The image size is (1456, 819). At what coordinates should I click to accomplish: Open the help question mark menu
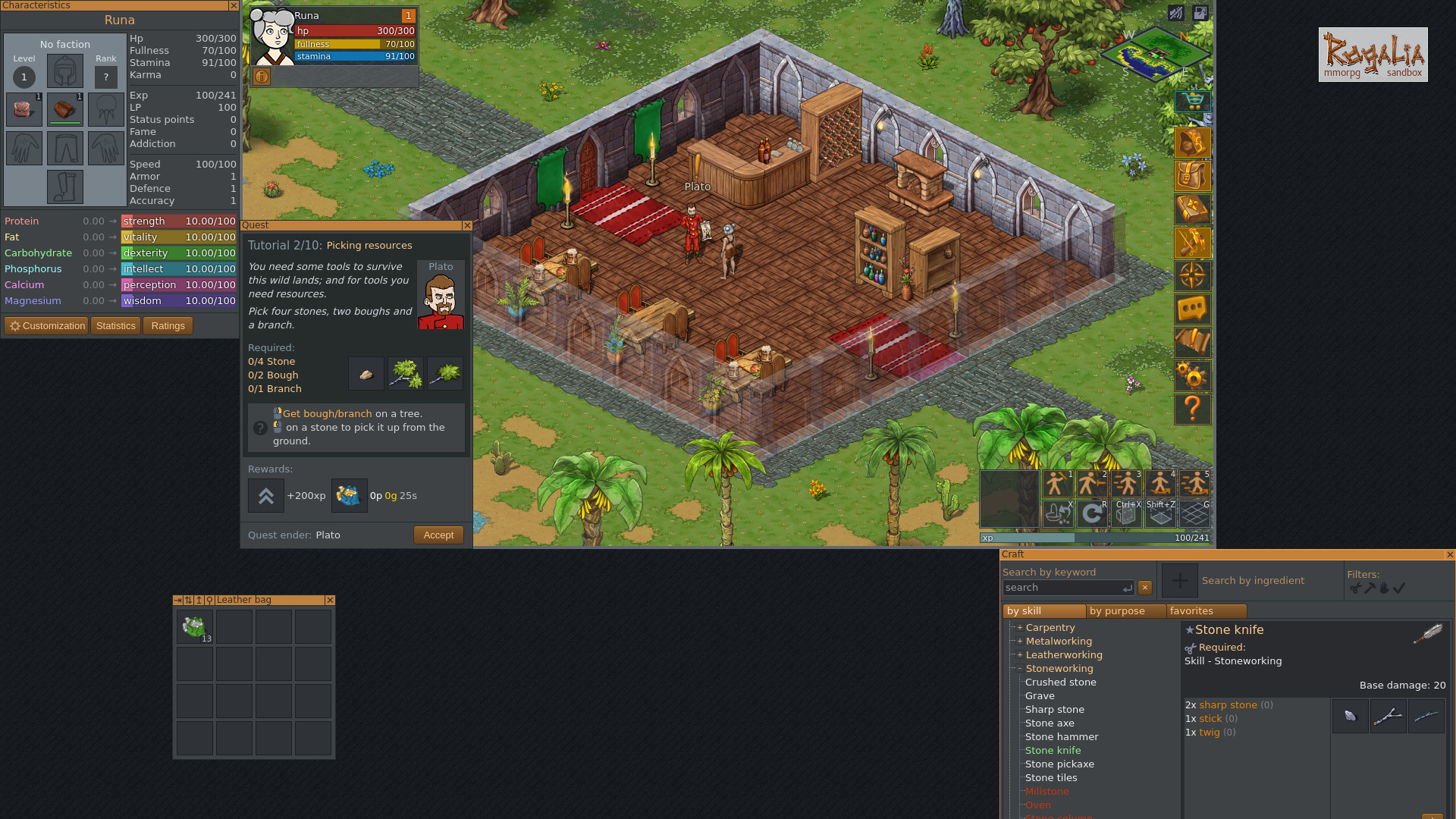coord(1192,409)
